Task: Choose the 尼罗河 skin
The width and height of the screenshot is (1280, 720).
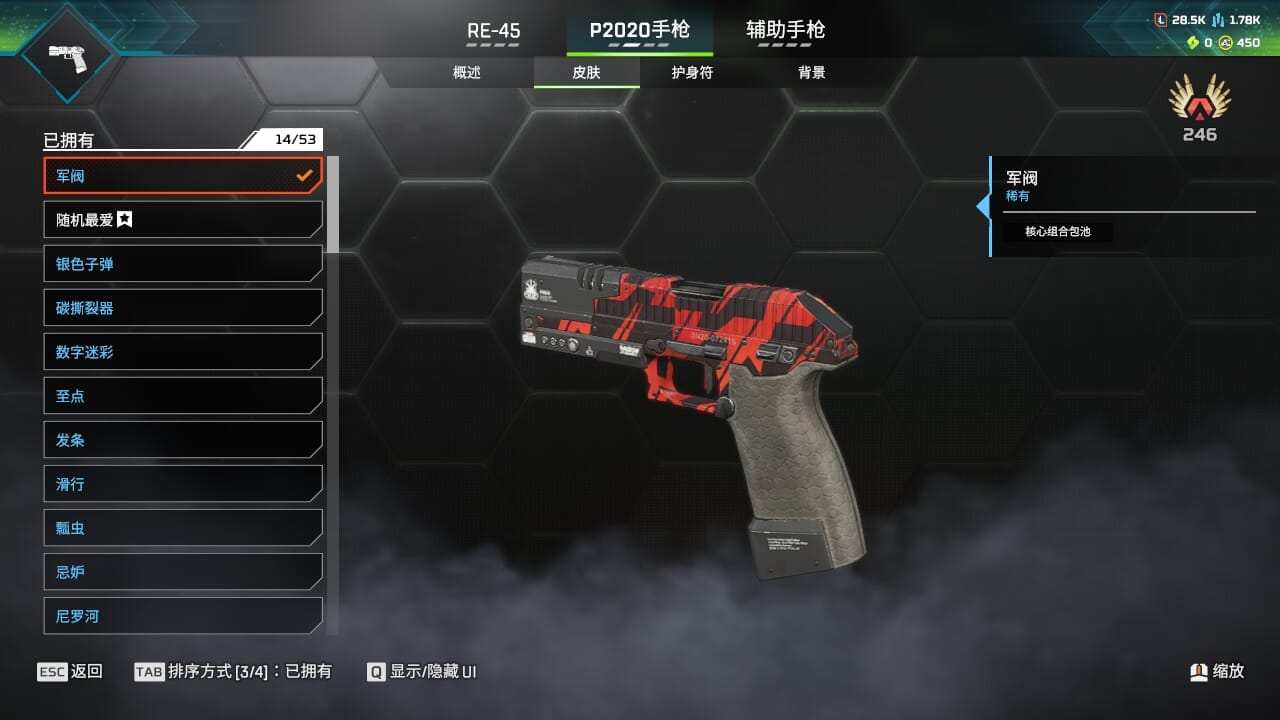Action: coord(183,615)
